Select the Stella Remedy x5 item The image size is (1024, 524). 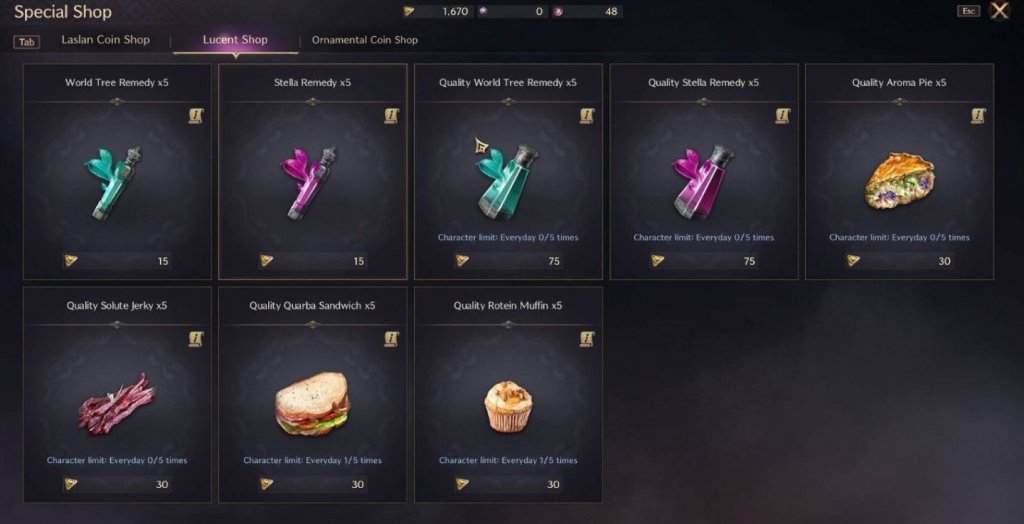tap(312, 180)
